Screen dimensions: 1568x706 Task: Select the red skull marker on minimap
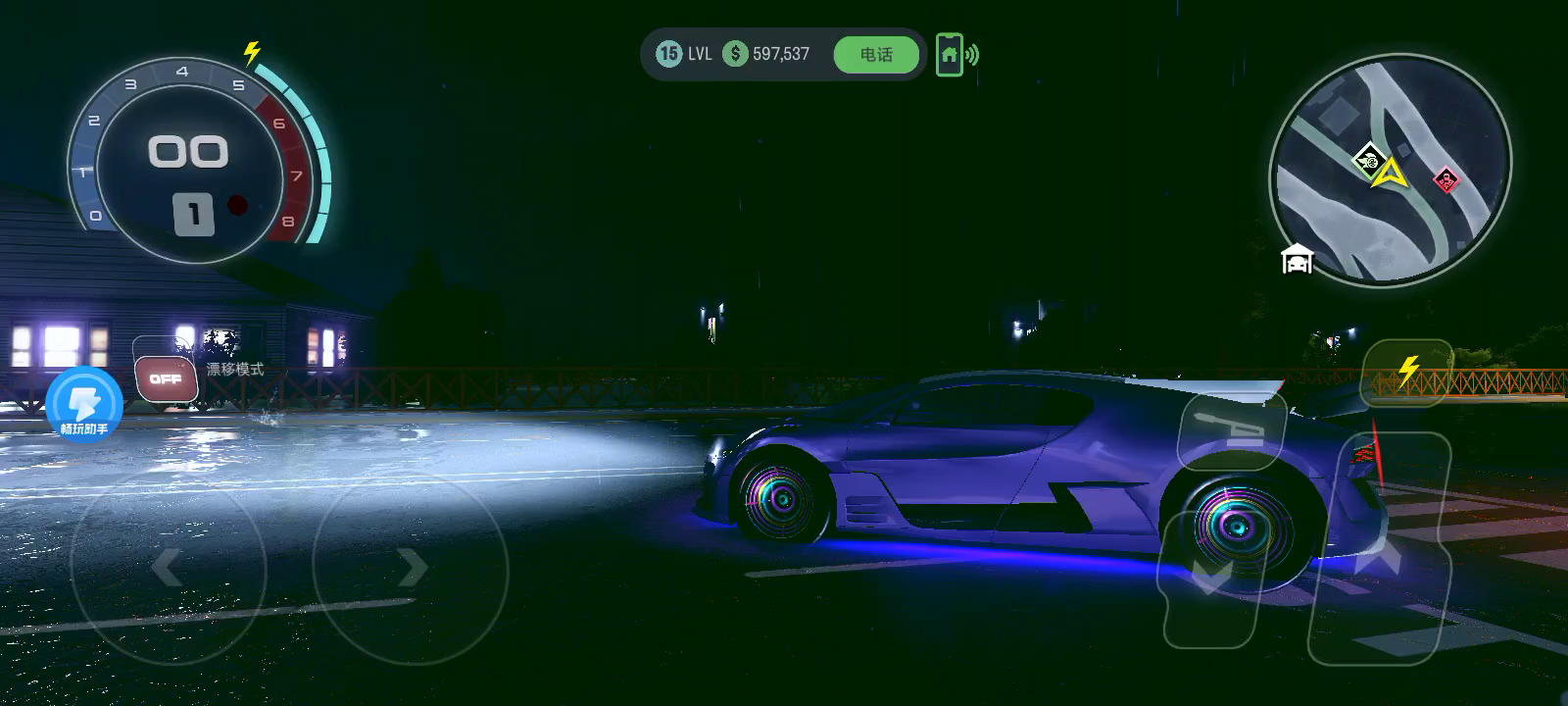pyautogui.click(x=1445, y=179)
